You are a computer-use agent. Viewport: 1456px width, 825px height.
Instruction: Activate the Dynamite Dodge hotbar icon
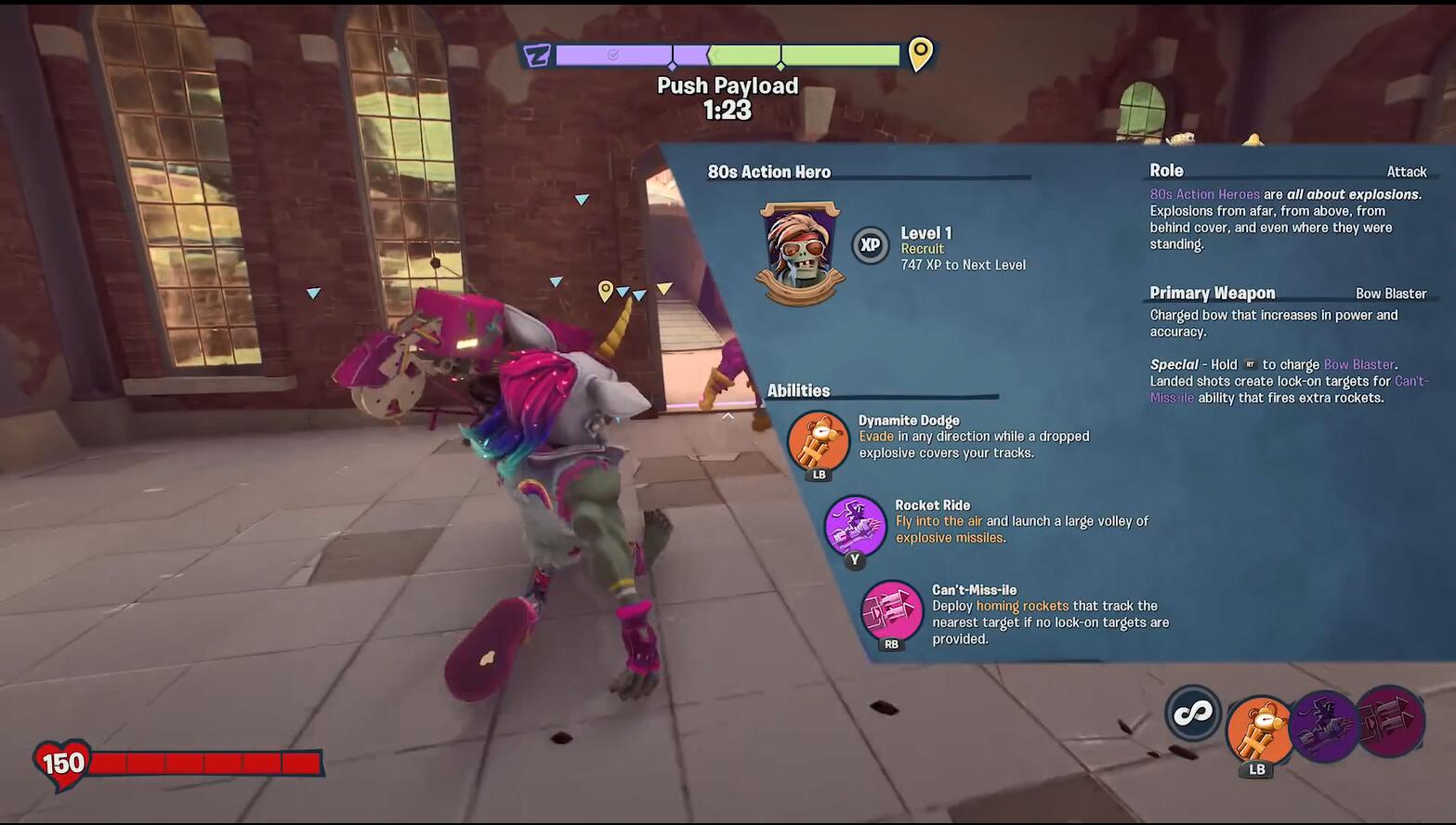click(1259, 730)
